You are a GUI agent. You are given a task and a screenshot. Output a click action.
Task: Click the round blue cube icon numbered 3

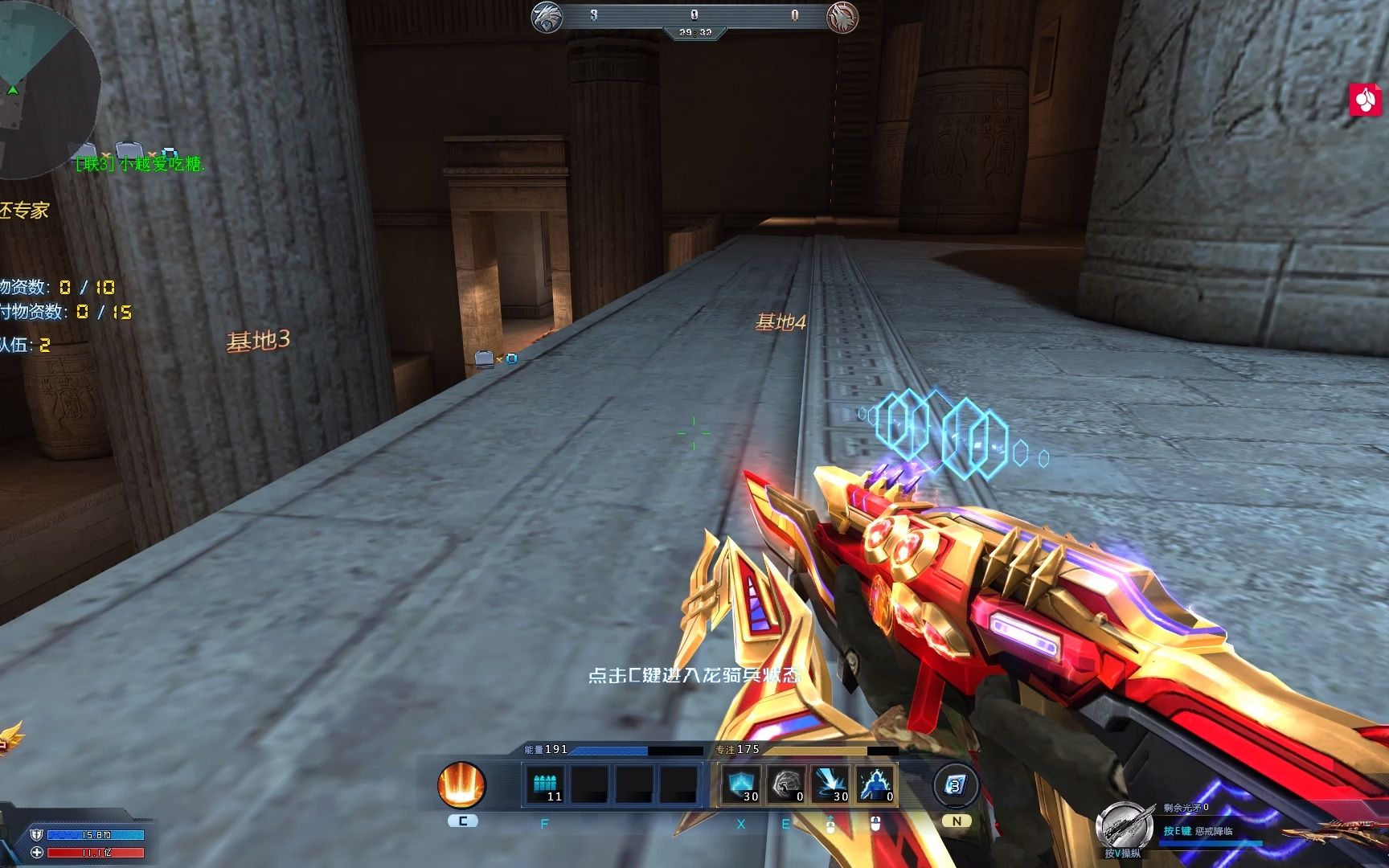pyautogui.click(x=956, y=785)
